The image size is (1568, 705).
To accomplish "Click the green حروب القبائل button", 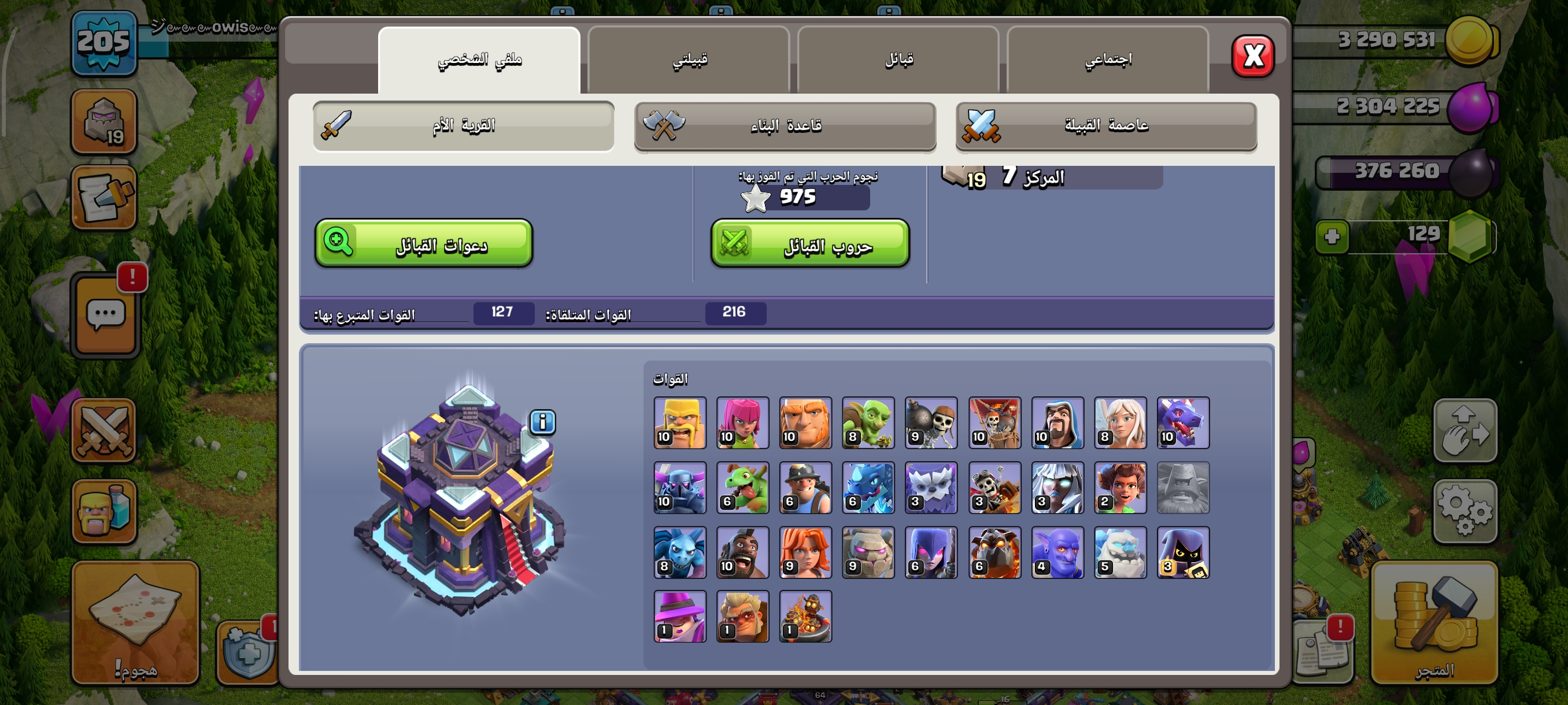I will 810,244.
